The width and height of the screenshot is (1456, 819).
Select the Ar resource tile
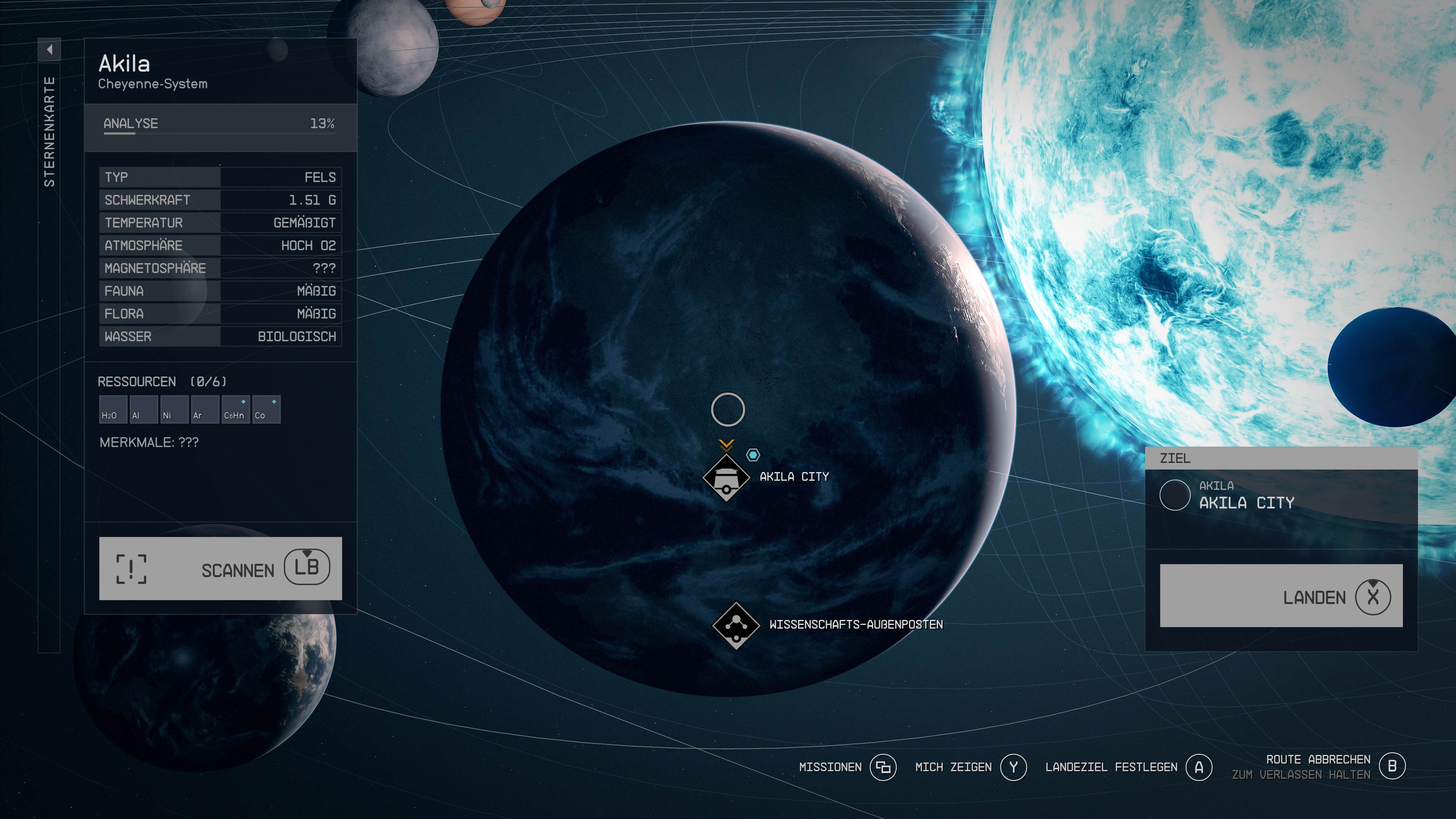tap(205, 409)
